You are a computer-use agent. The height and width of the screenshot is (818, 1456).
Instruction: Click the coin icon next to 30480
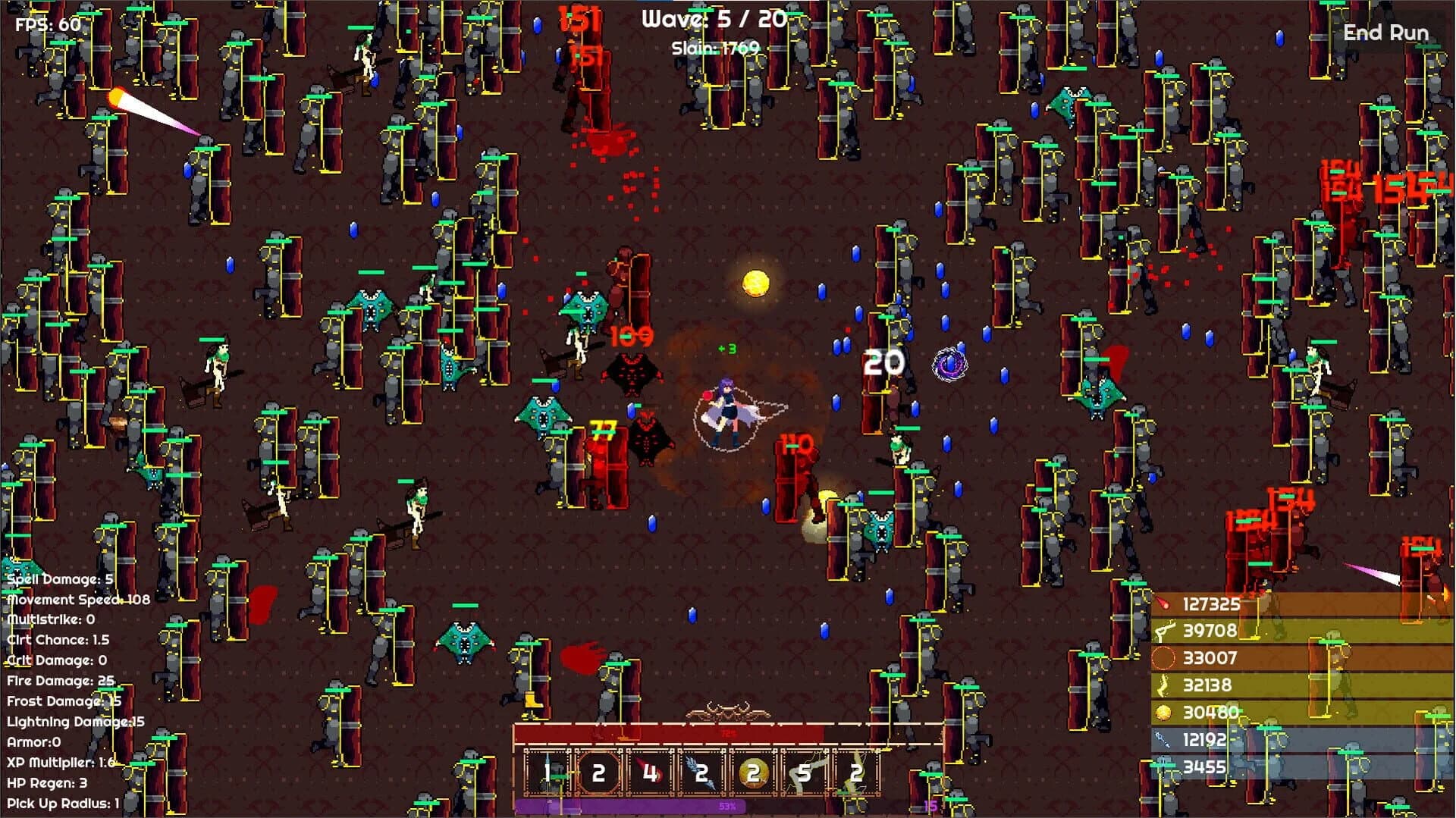point(1165,713)
